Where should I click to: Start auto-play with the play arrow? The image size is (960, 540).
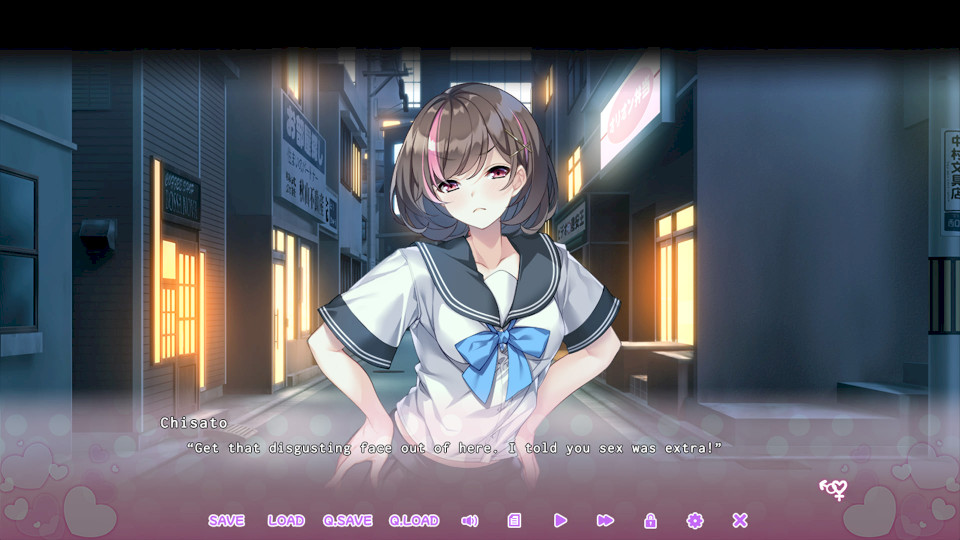tap(560, 520)
